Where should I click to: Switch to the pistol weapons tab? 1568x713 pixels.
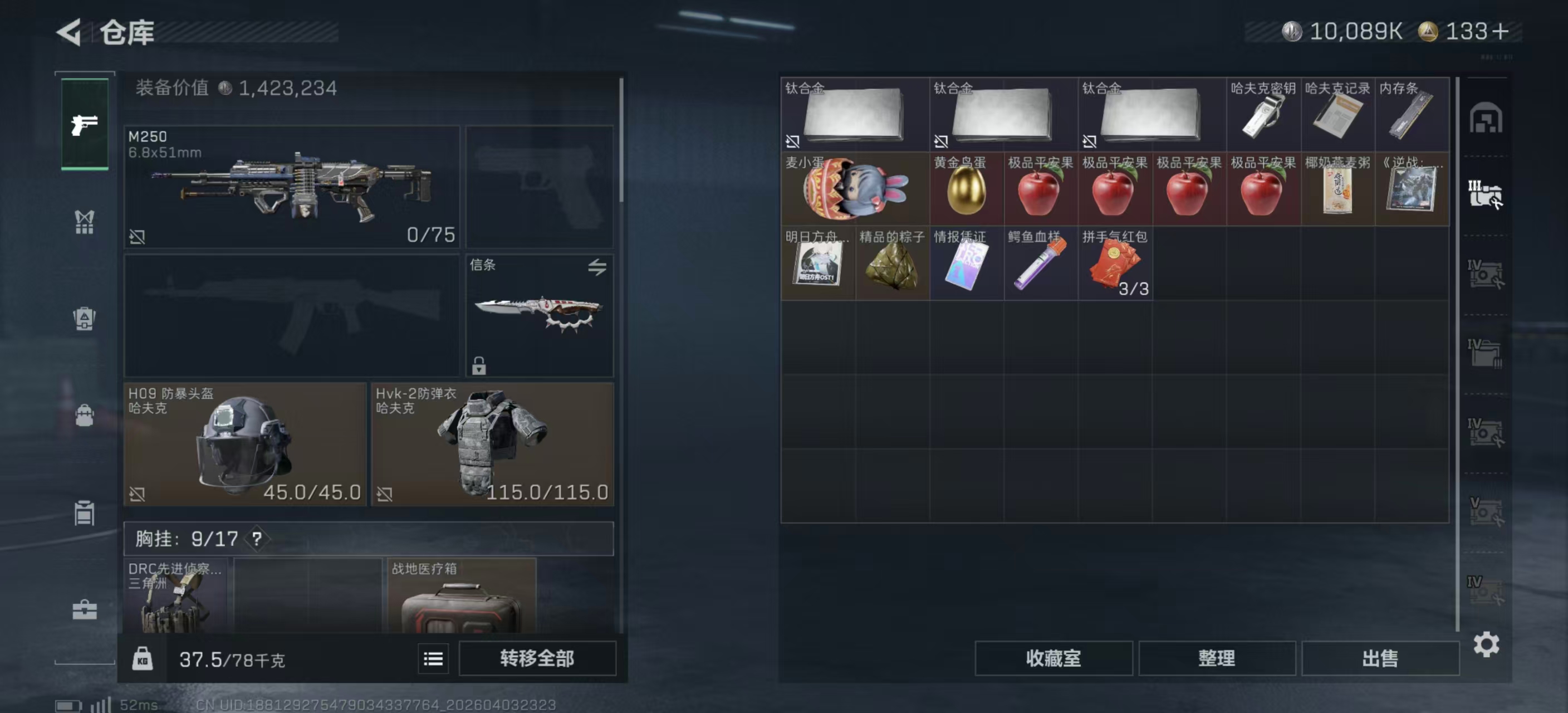coord(85,124)
